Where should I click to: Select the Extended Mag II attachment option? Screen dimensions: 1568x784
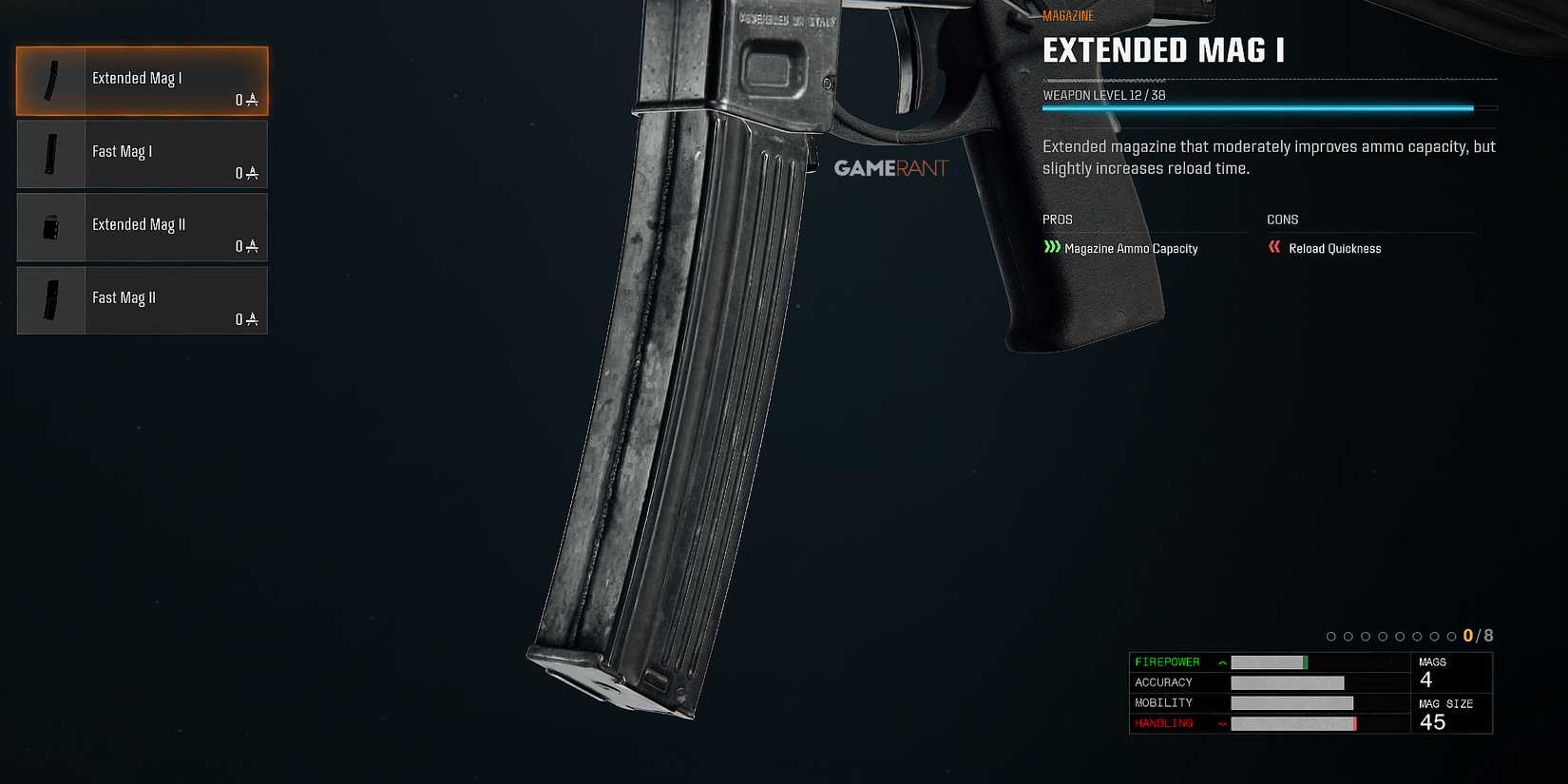143,227
